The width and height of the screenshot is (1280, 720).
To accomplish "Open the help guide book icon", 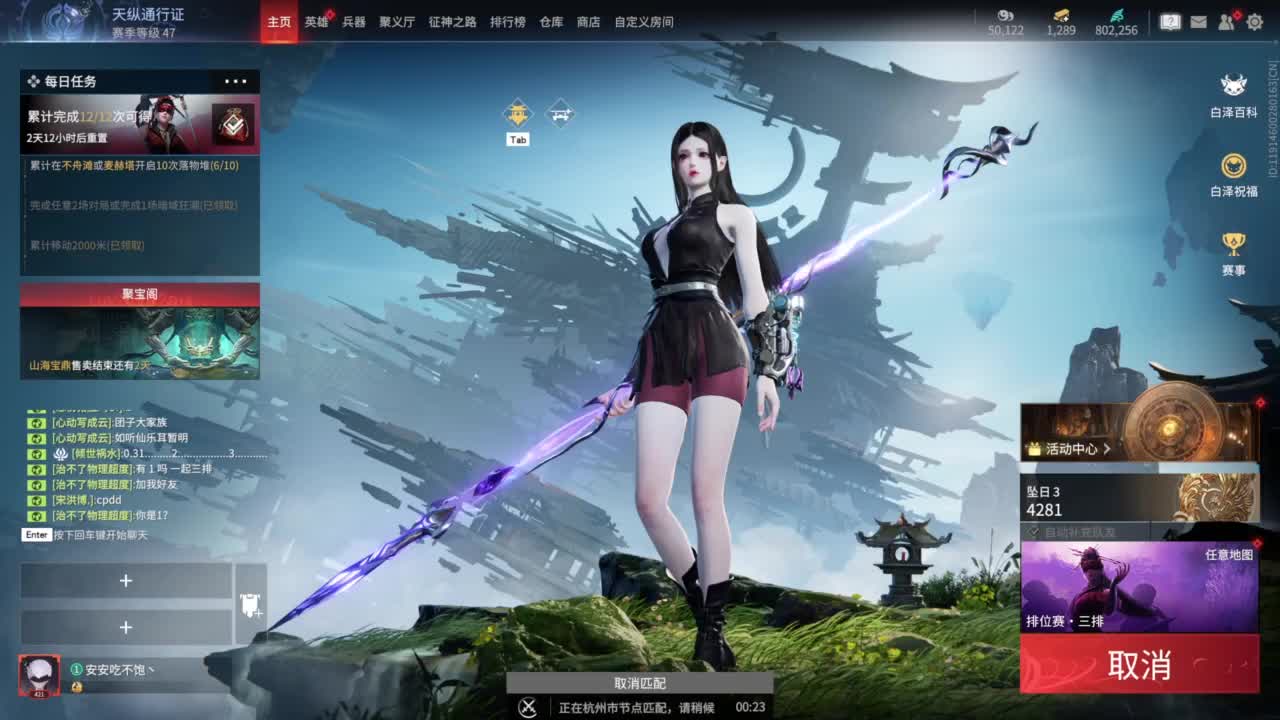I will pyautogui.click(x=1173, y=22).
